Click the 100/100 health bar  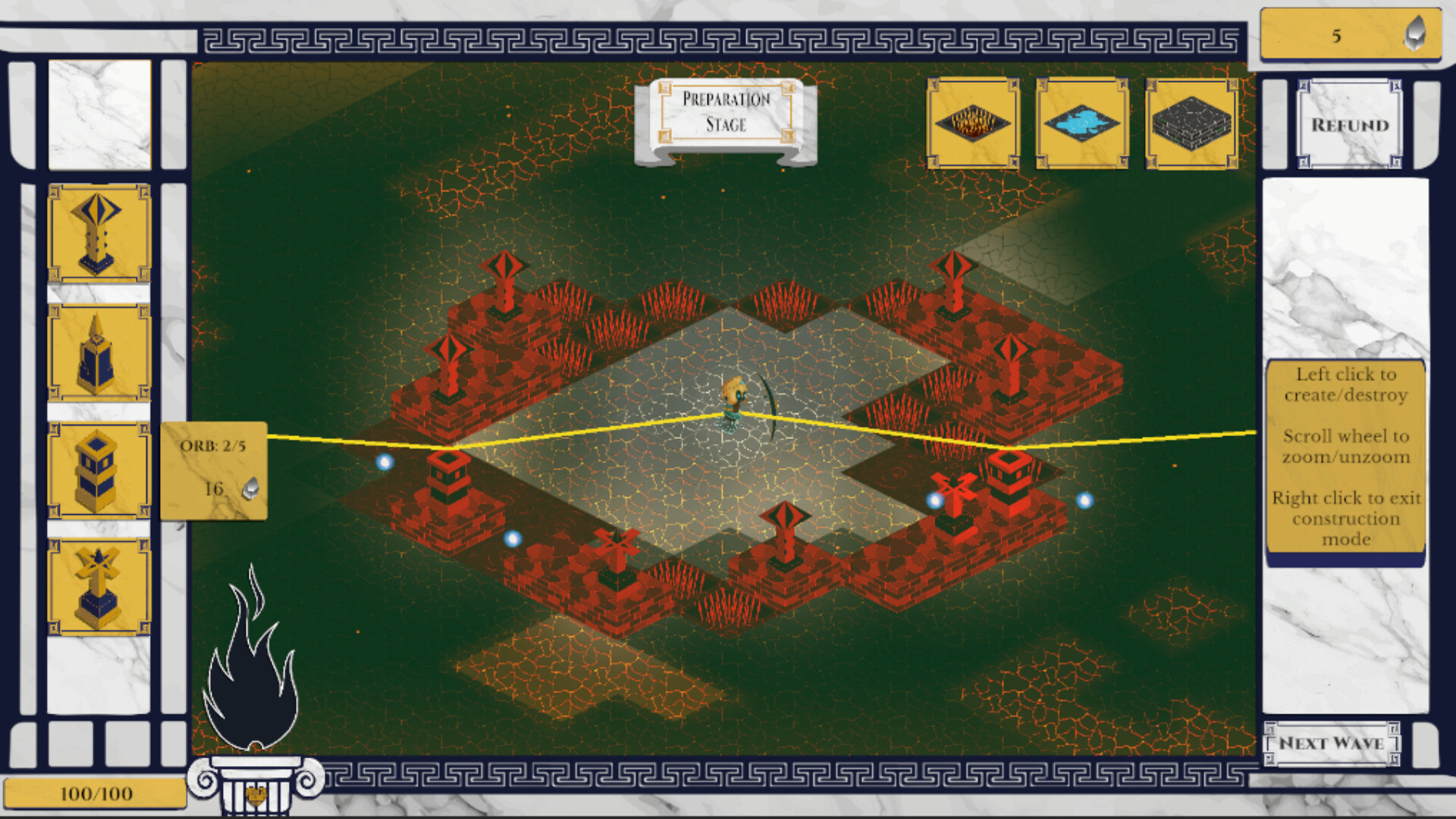pyautogui.click(x=95, y=795)
